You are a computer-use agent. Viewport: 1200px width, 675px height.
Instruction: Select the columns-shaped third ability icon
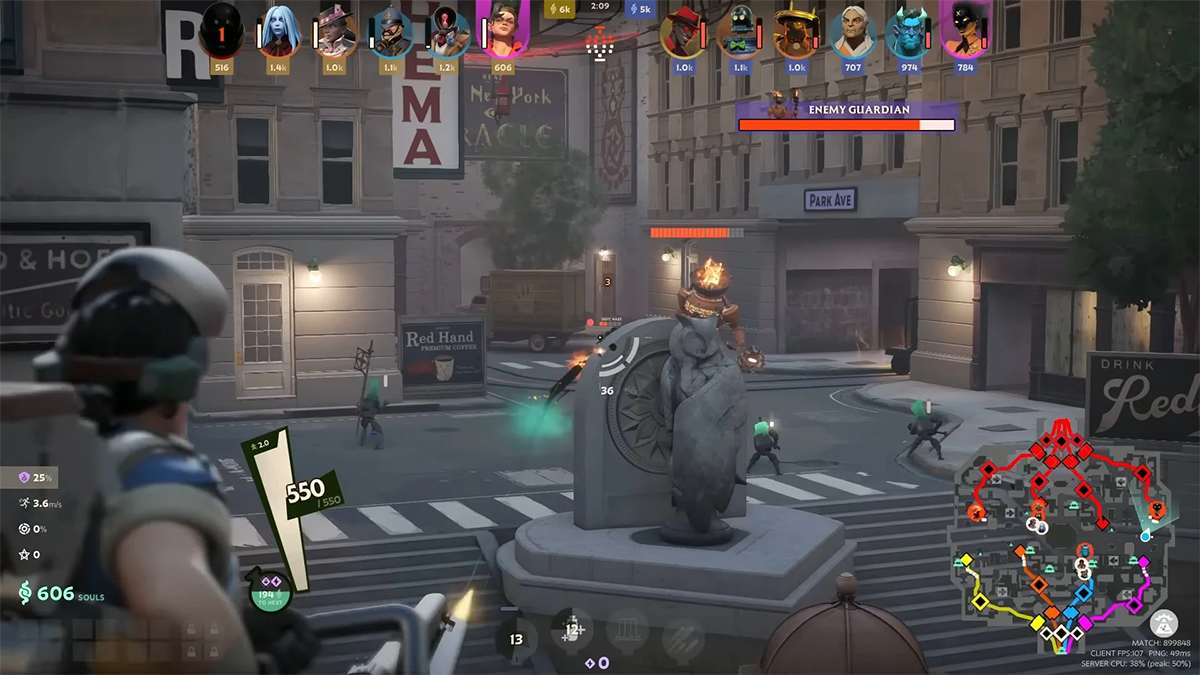625,631
